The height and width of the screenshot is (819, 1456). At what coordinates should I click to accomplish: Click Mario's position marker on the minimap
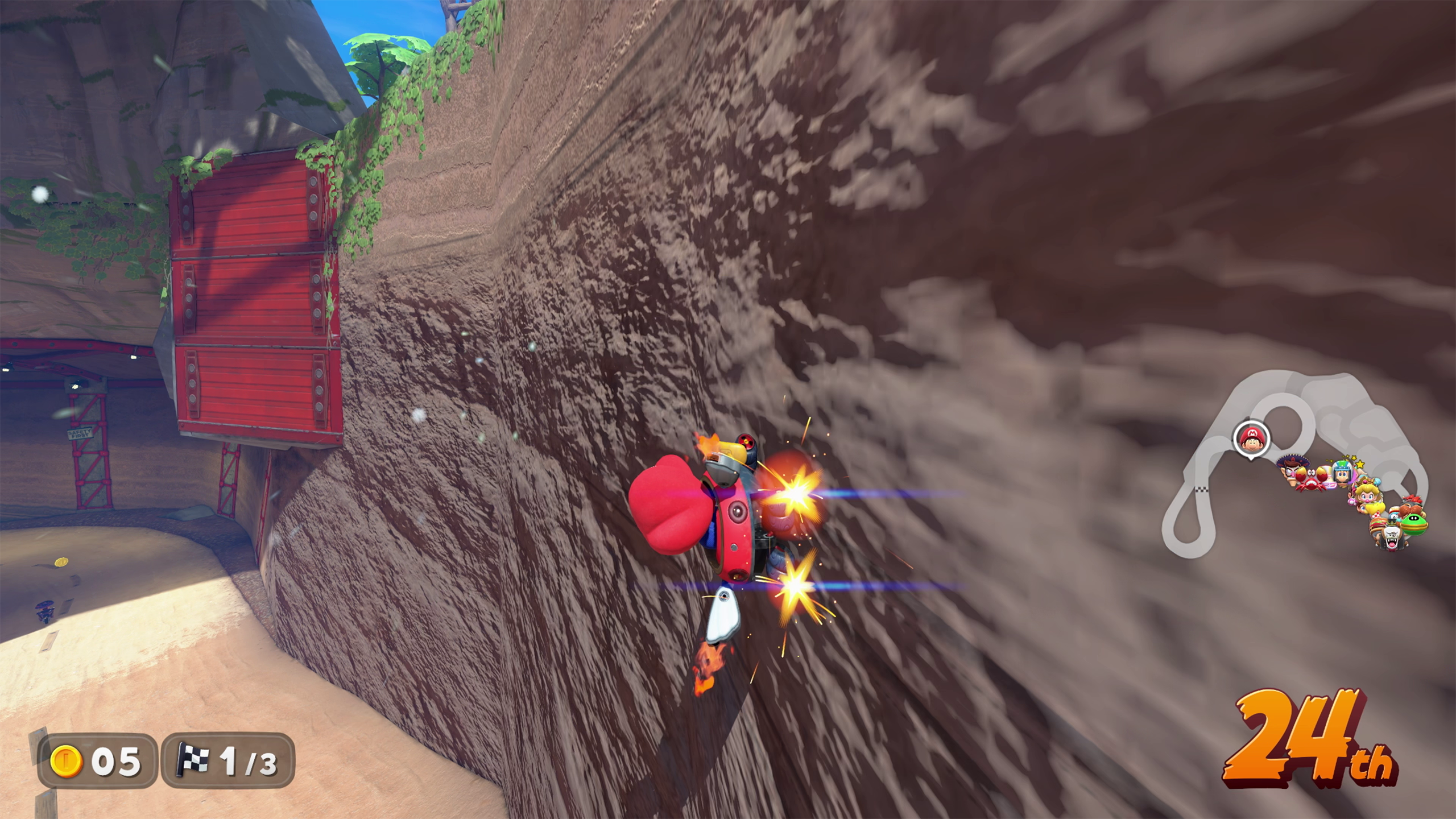1252,438
